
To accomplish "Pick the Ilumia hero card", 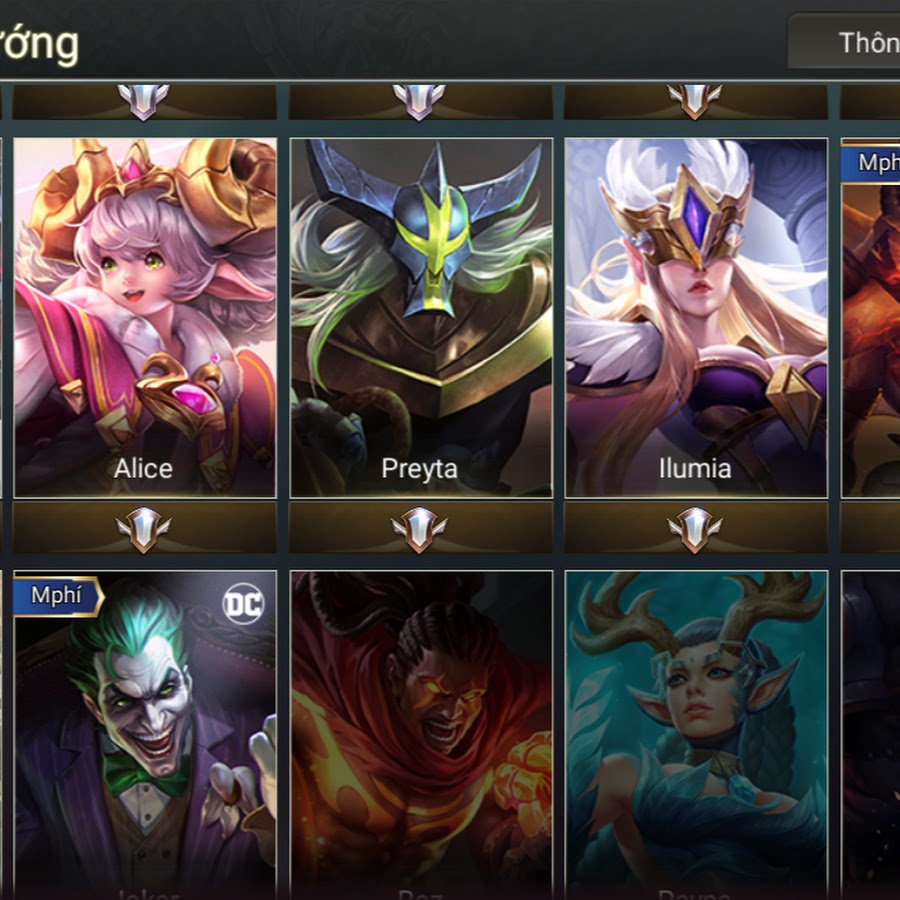I will (695, 317).
